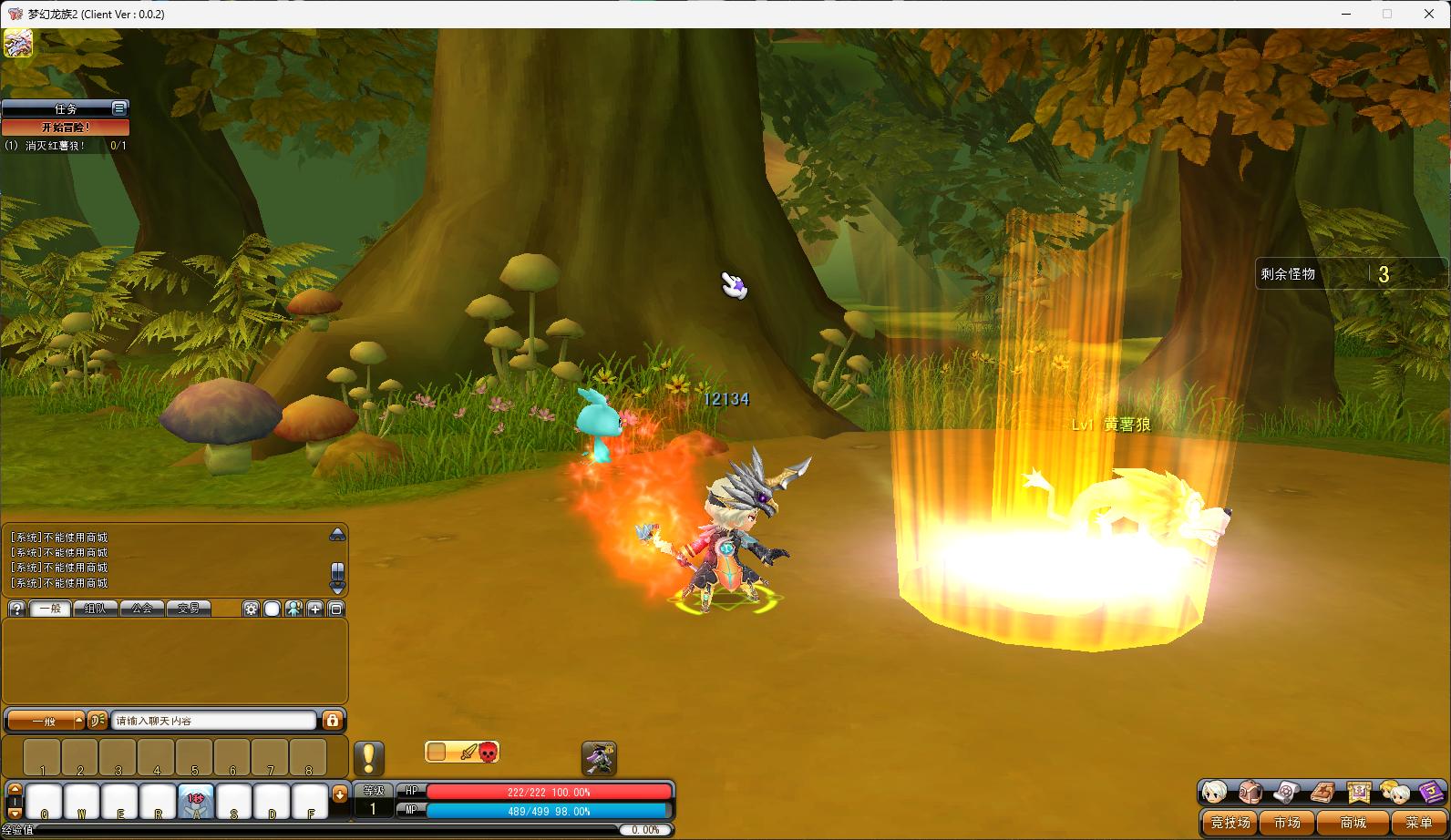Open the purple book icon
The image size is (1451, 840).
pyautogui.click(x=1432, y=792)
